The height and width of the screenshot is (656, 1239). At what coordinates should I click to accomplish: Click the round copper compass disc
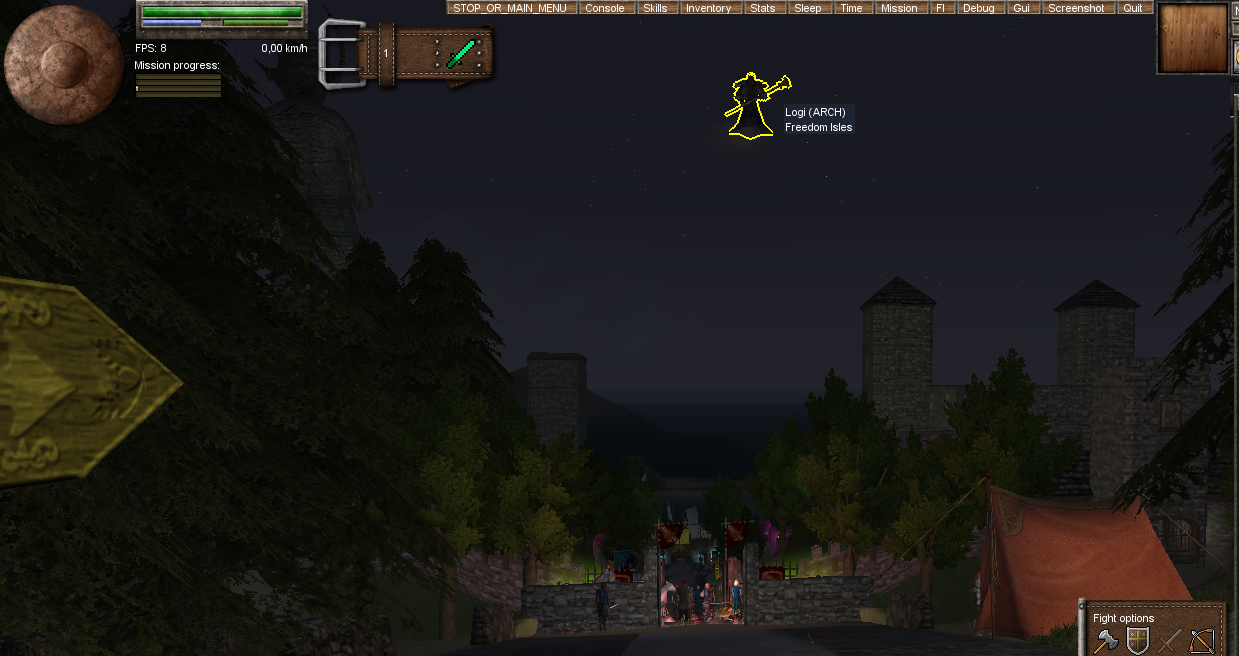[x=63, y=64]
